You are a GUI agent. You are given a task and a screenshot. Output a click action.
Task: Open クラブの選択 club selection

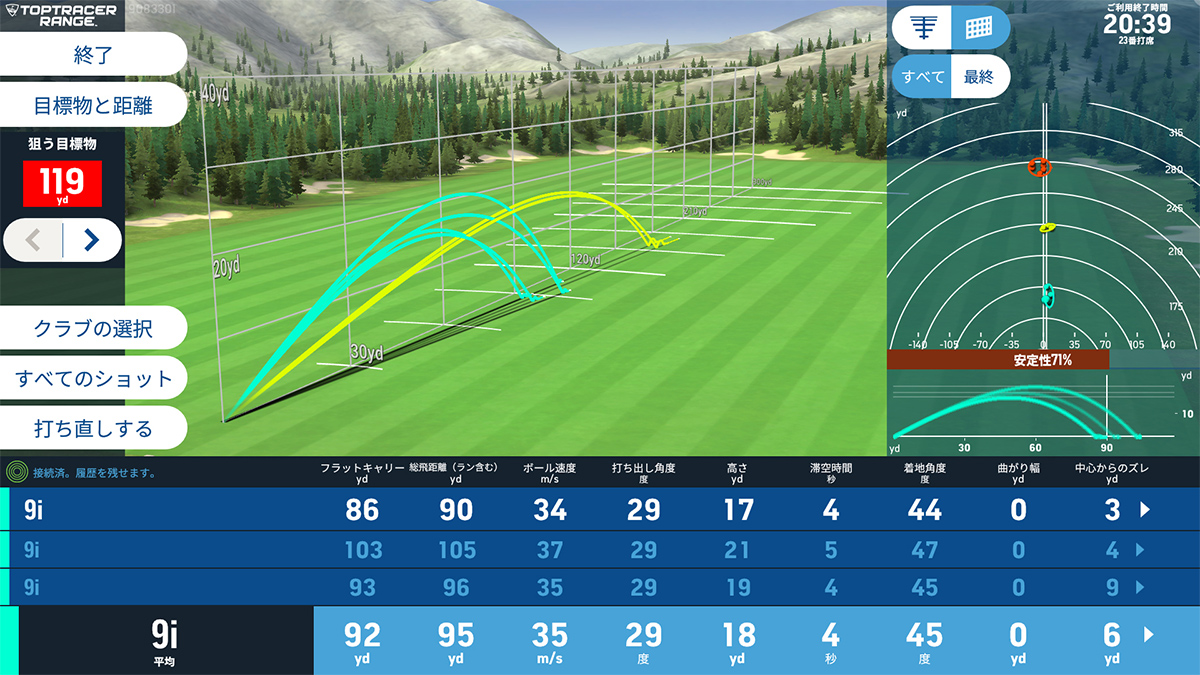(93, 327)
